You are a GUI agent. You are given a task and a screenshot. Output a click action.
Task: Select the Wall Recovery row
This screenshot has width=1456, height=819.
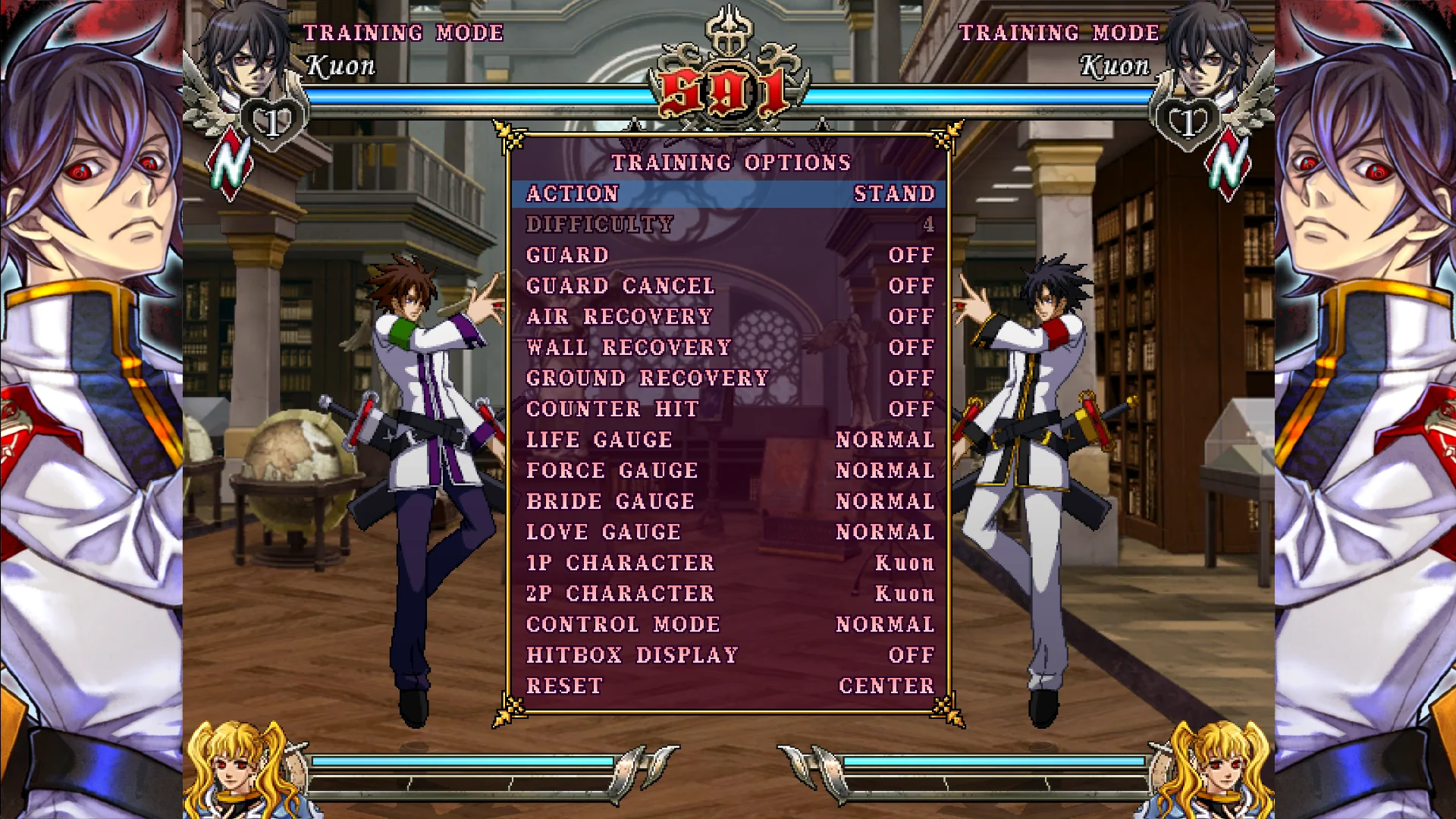(728, 347)
